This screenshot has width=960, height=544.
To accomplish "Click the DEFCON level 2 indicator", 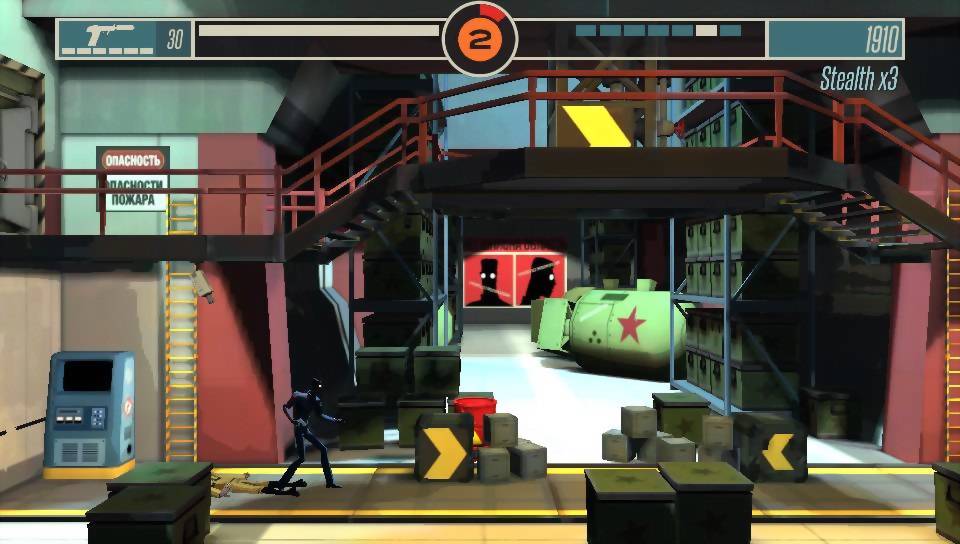I will [x=480, y=40].
